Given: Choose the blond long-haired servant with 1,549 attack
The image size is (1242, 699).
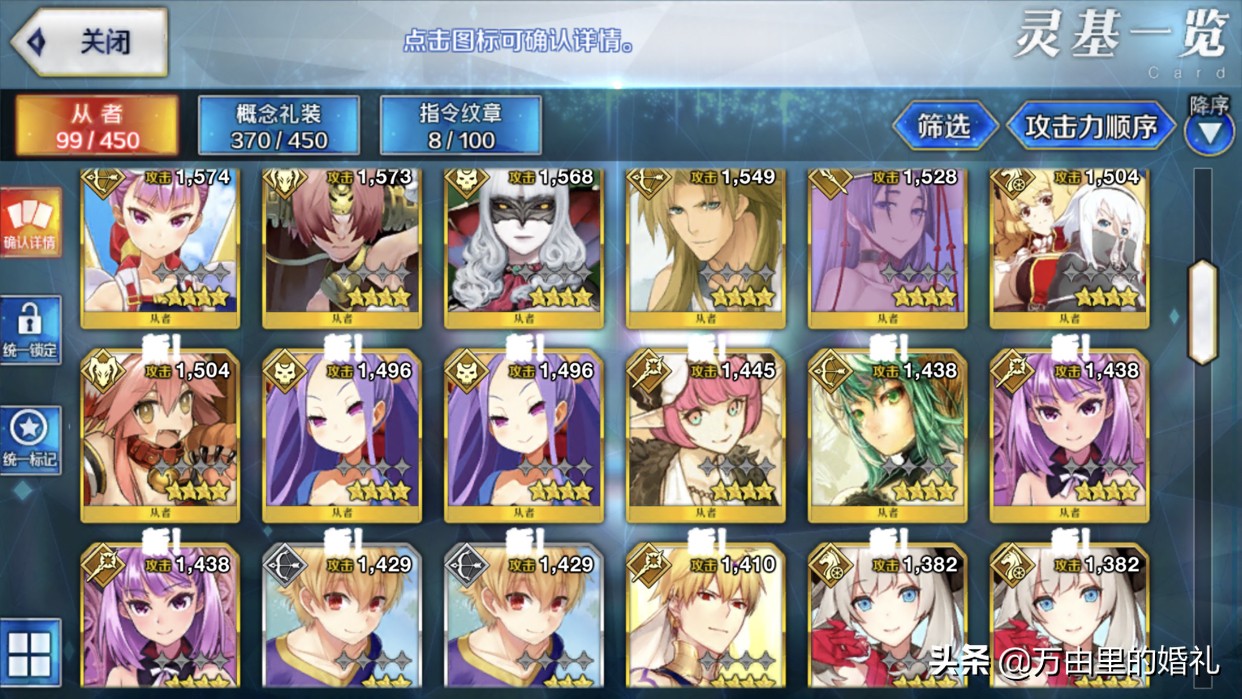Looking at the screenshot, I should [706, 245].
